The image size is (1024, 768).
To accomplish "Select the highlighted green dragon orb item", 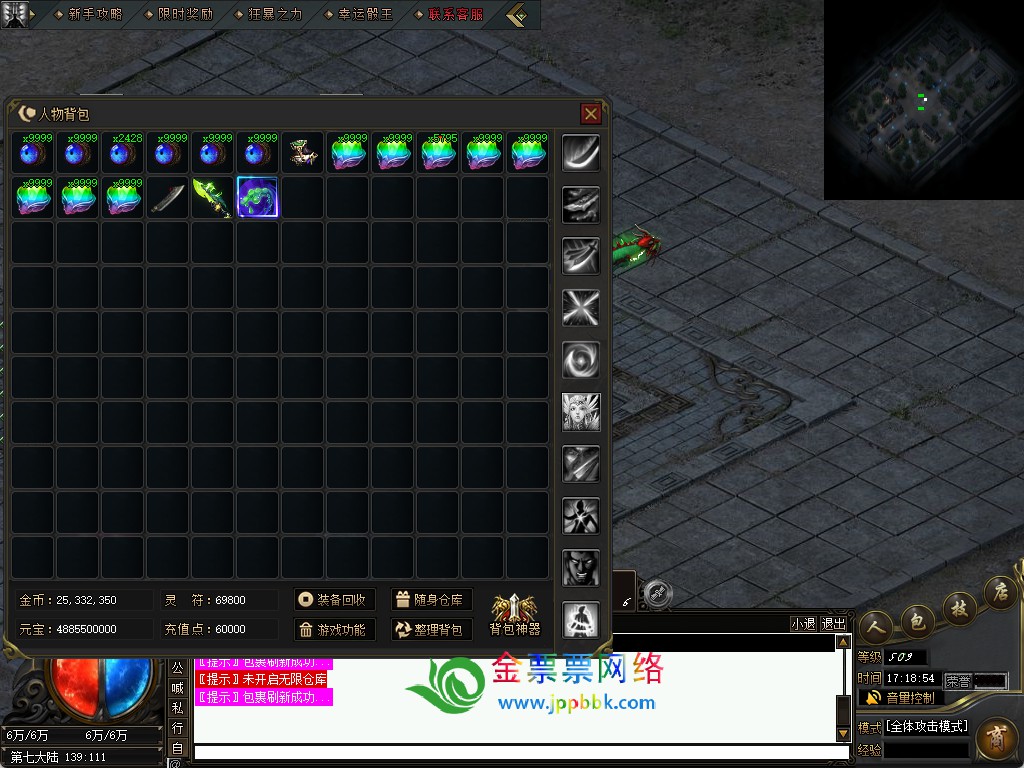I will click(x=257, y=197).
